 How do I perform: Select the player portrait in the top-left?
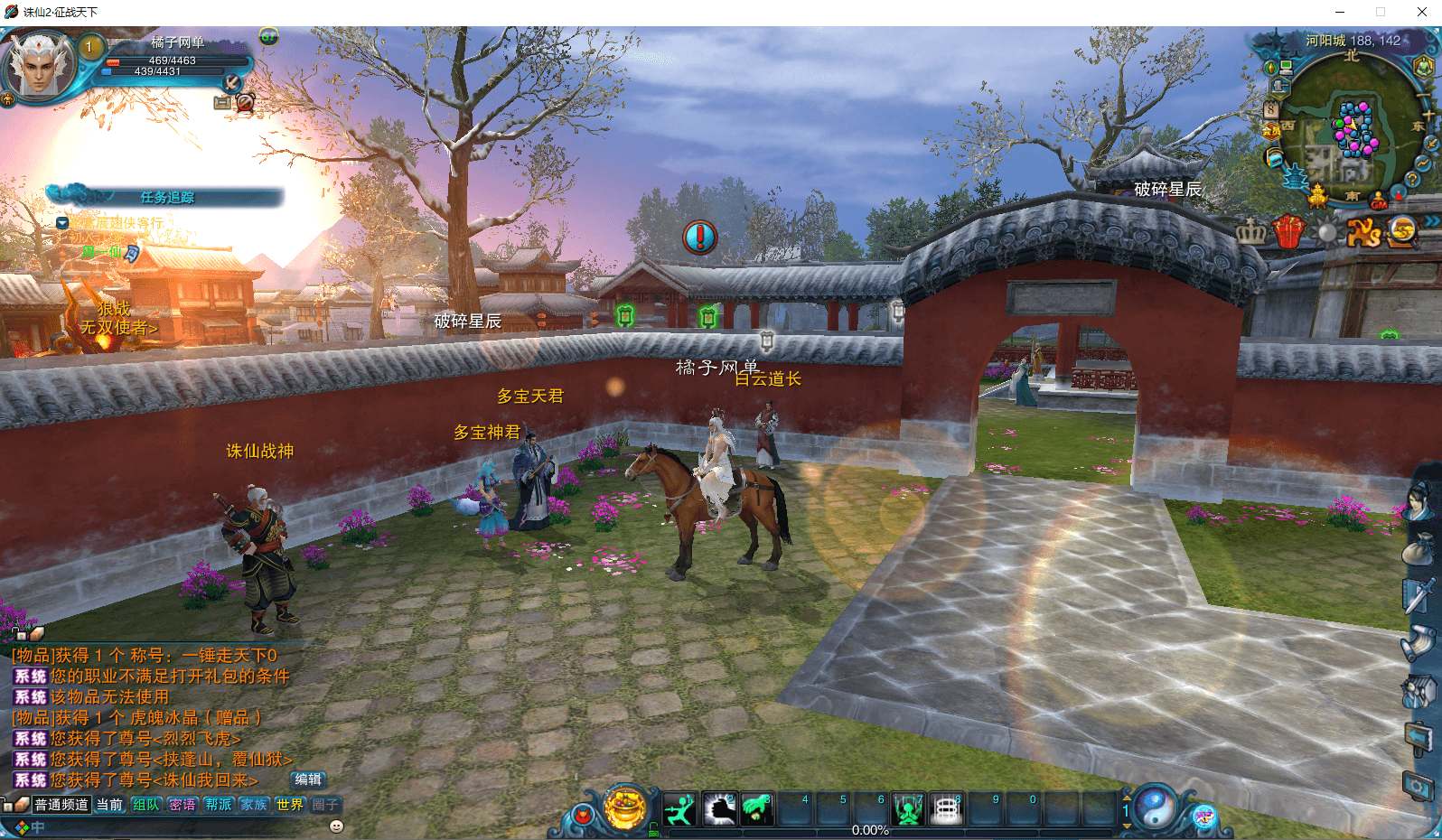pyautogui.click(x=39, y=65)
